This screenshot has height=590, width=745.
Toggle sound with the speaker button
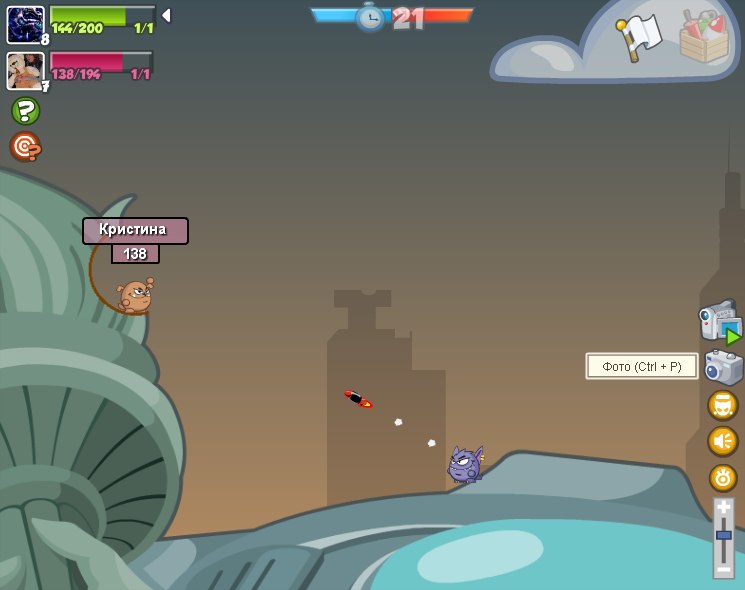tap(722, 441)
